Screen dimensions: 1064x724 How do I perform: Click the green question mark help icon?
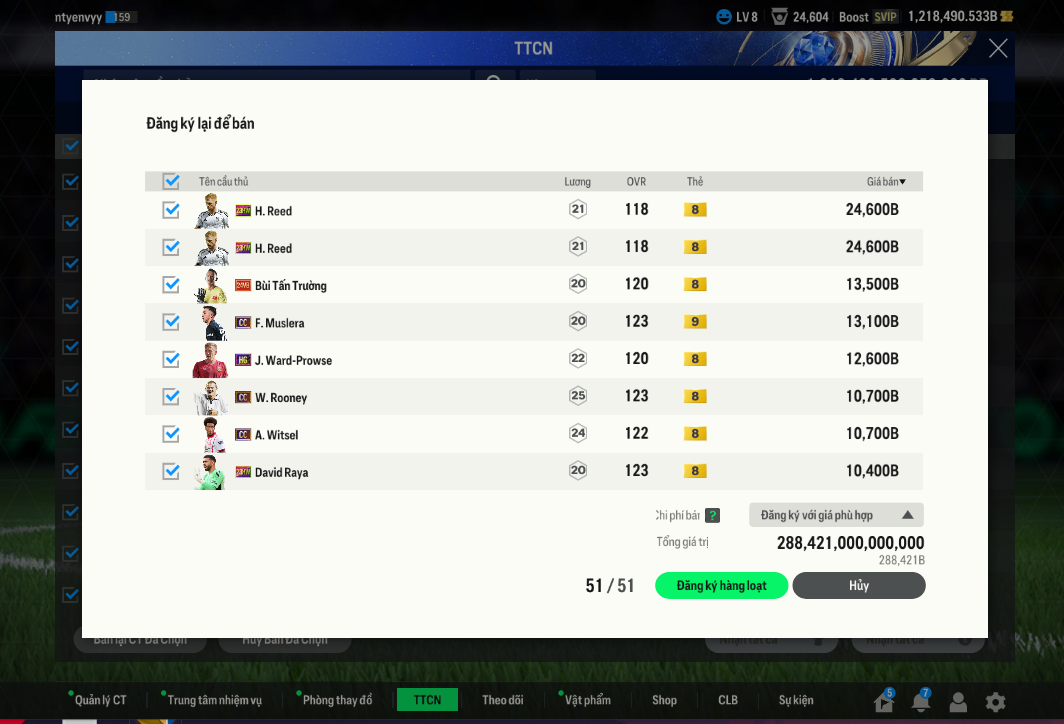point(712,516)
